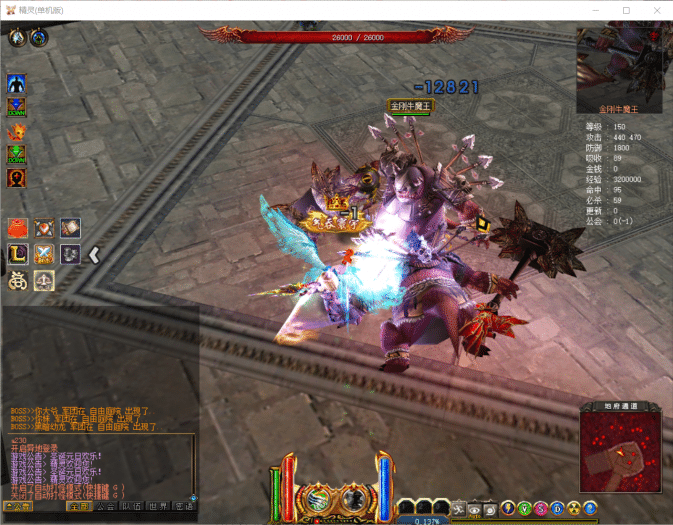Image resolution: width=673 pixels, height=525 pixels.
Task: Click the 公告 button below the chat
Action: click(x=18, y=506)
